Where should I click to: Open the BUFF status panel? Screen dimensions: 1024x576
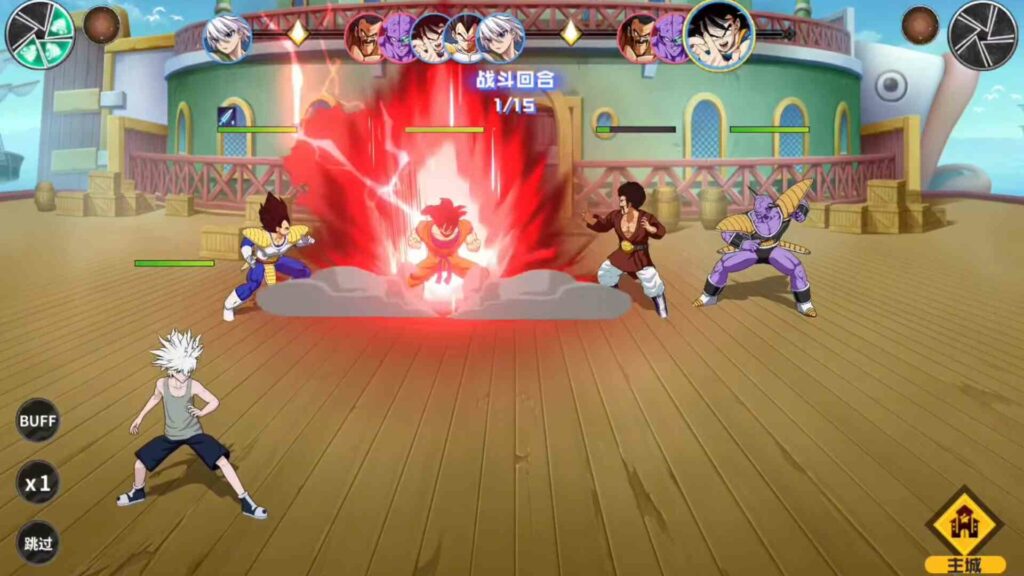click(38, 420)
